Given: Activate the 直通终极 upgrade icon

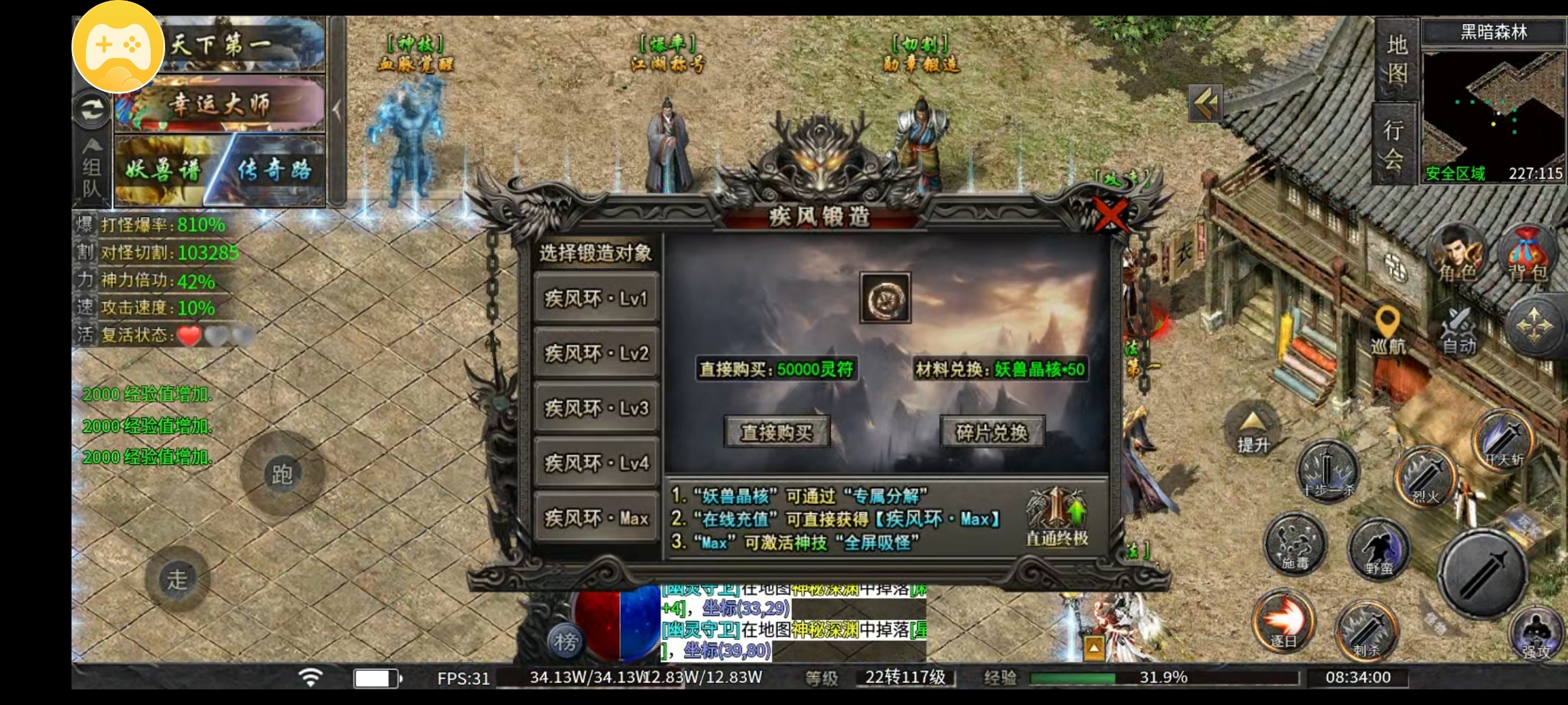Looking at the screenshot, I should [x=1057, y=516].
